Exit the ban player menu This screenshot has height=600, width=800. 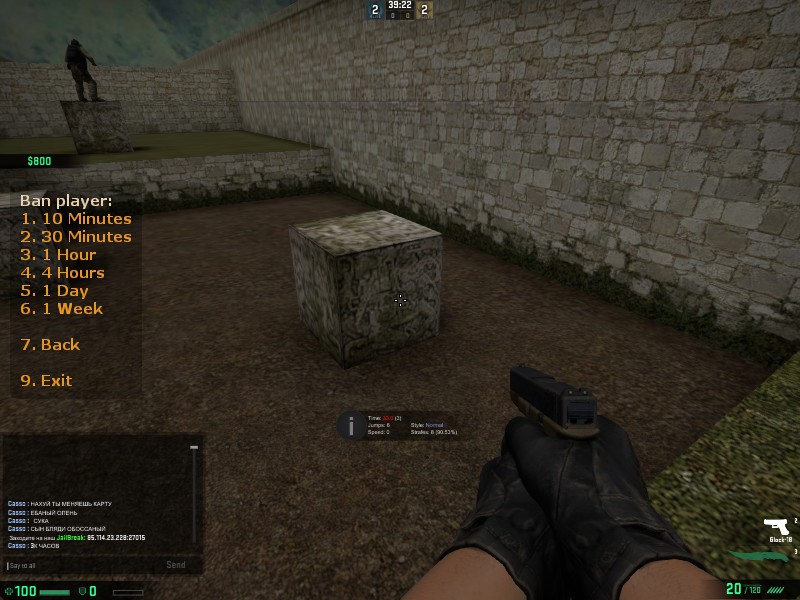tap(46, 381)
